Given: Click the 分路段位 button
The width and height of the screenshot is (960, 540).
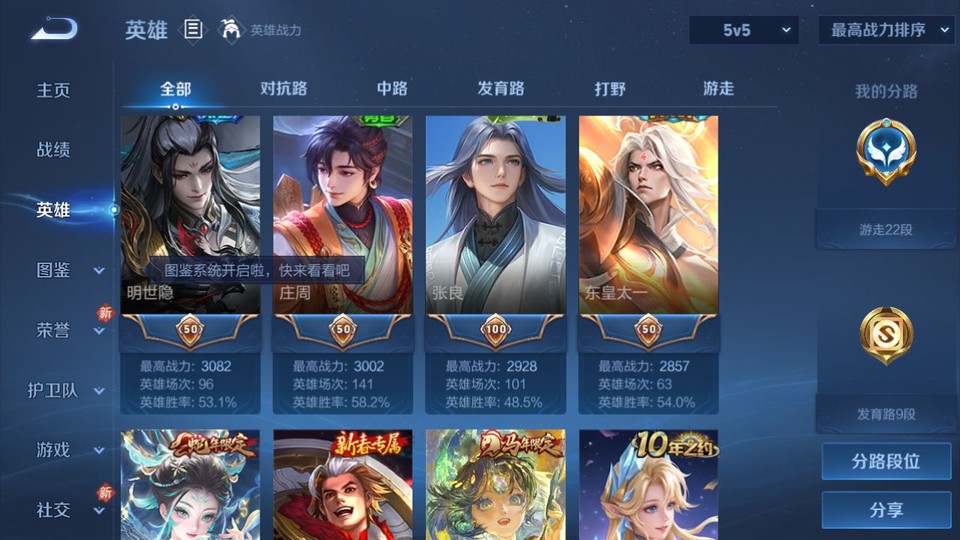Looking at the screenshot, I should (x=886, y=462).
